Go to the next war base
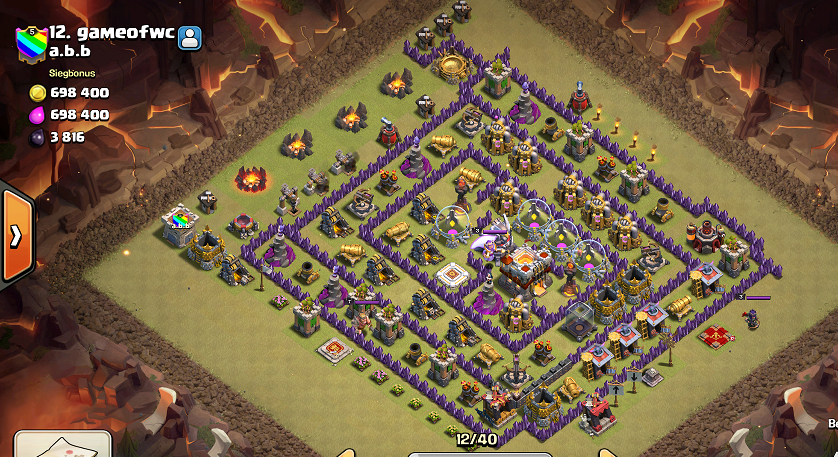This screenshot has height=457, width=838. [x=606, y=452]
